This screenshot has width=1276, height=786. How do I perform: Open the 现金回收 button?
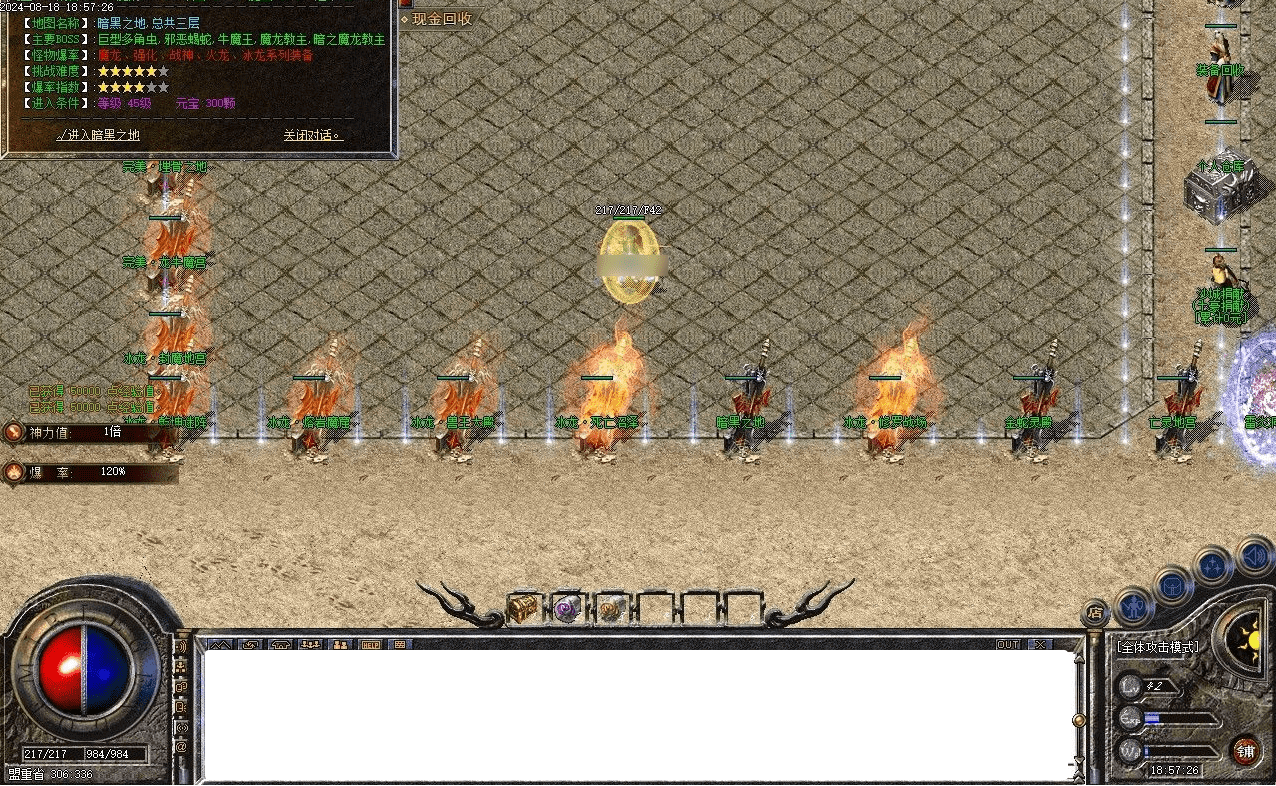[x=440, y=19]
